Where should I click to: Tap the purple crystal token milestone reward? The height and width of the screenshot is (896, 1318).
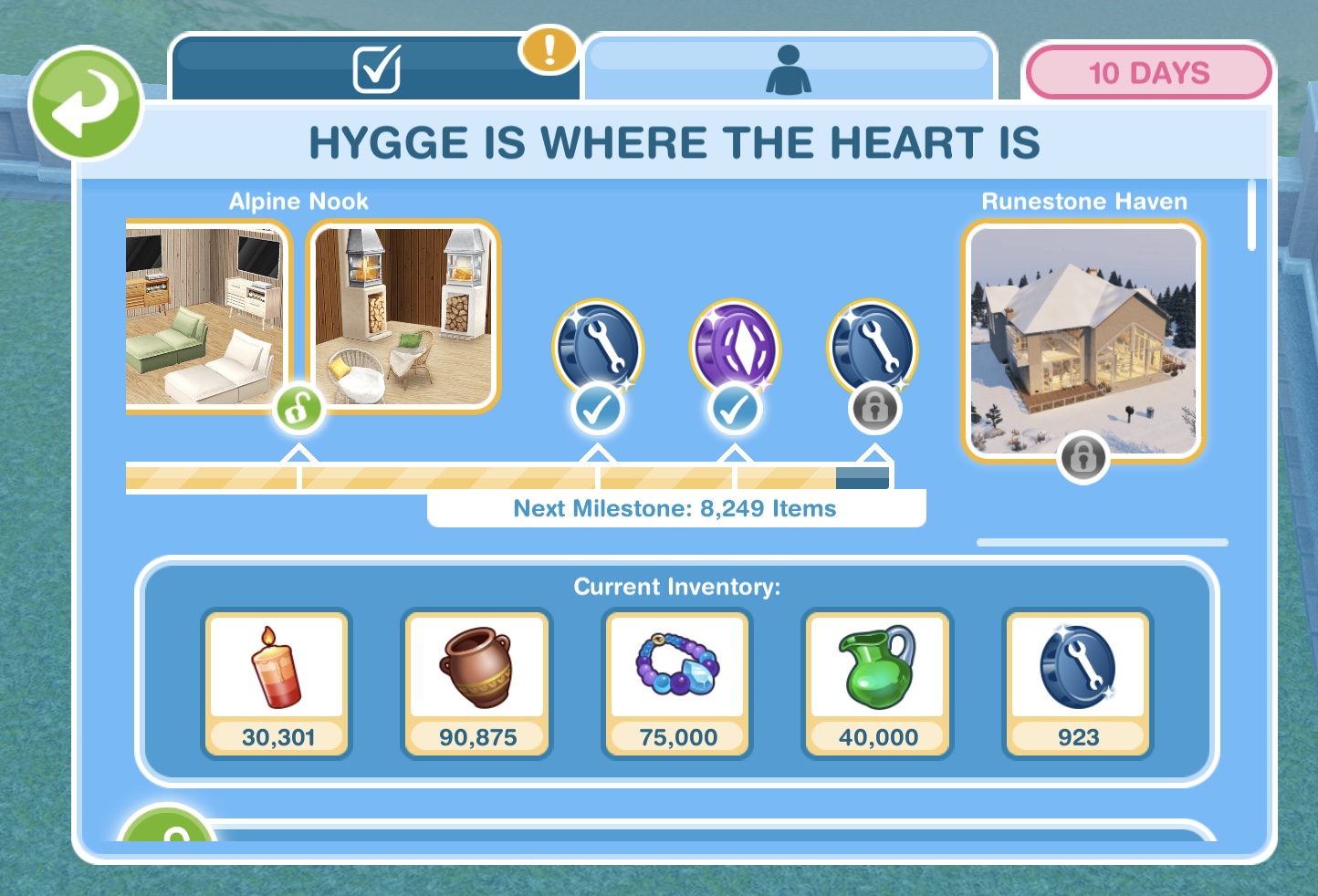[734, 349]
